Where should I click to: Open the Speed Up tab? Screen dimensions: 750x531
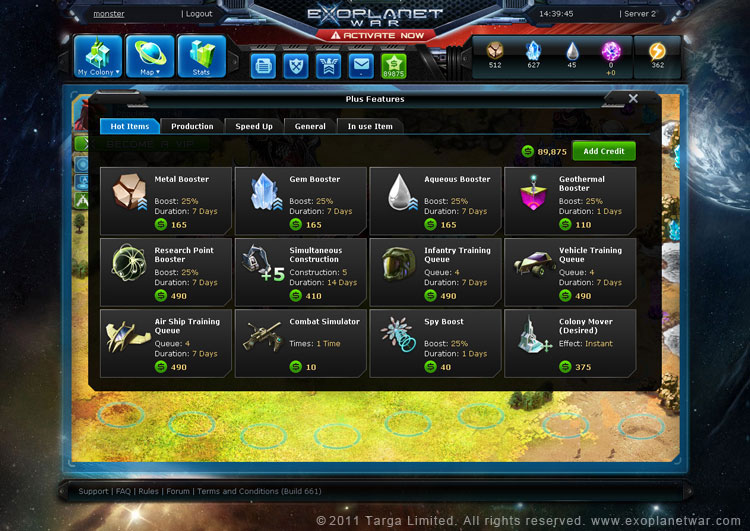[254, 127]
